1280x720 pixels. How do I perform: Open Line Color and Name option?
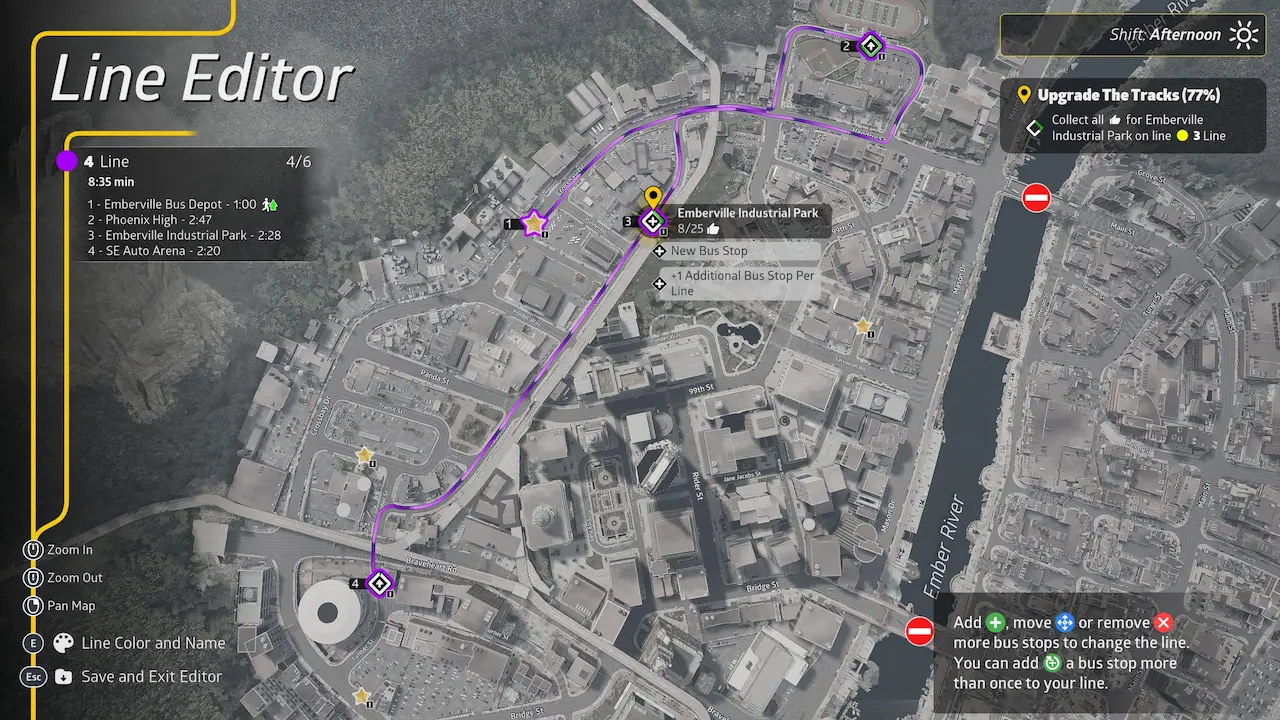pos(153,643)
